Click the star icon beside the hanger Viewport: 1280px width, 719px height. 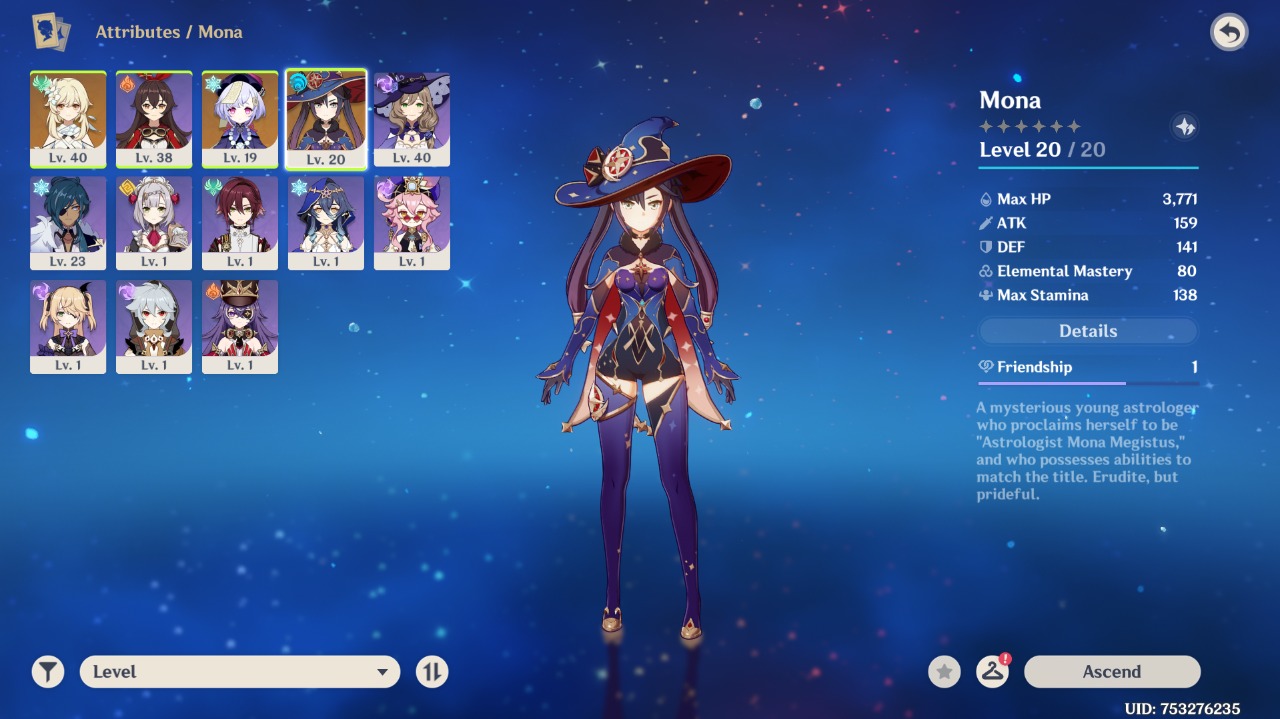(944, 672)
